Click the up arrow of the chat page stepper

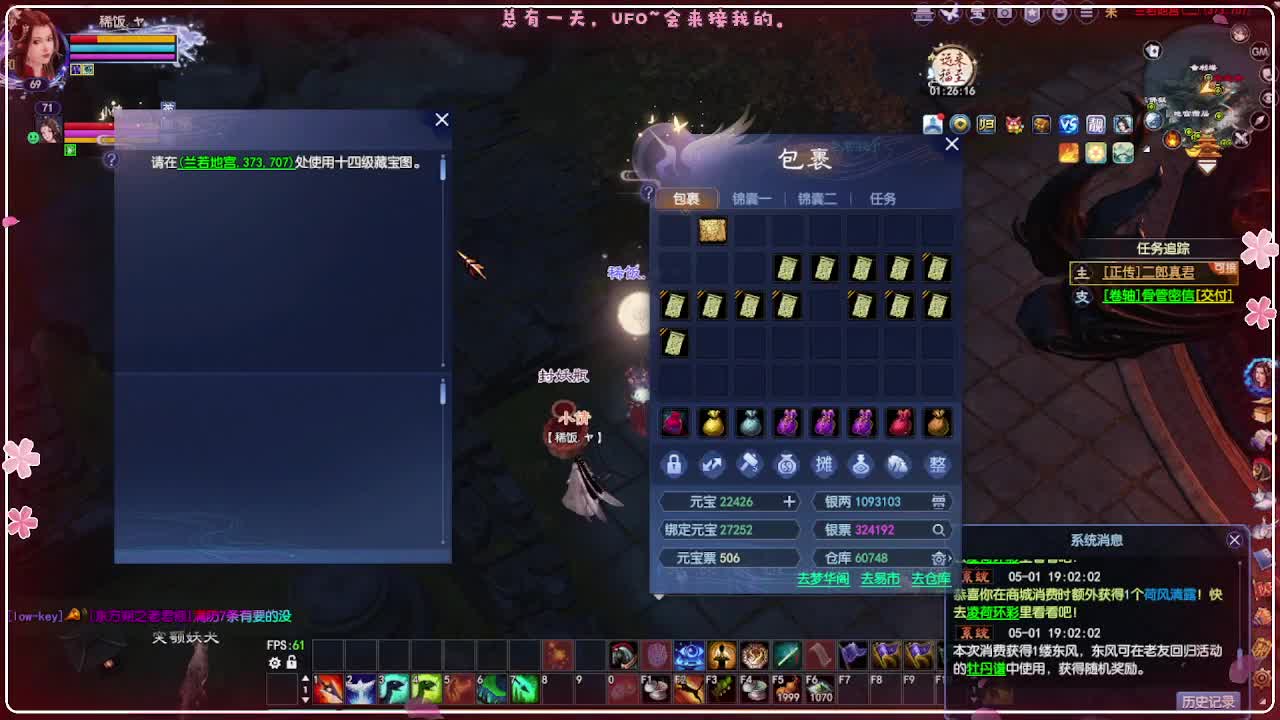(306, 678)
